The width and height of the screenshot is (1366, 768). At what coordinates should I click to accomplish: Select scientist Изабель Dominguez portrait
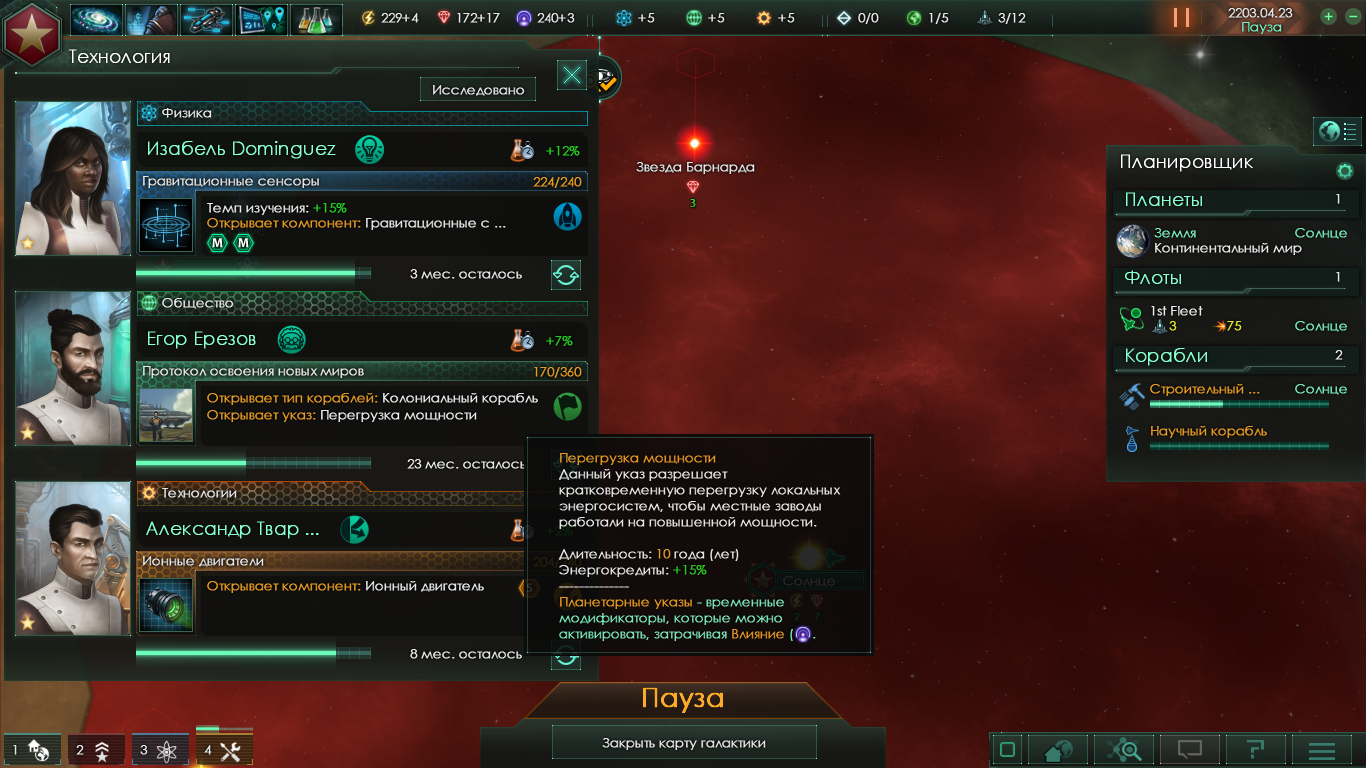pyautogui.click(x=73, y=178)
